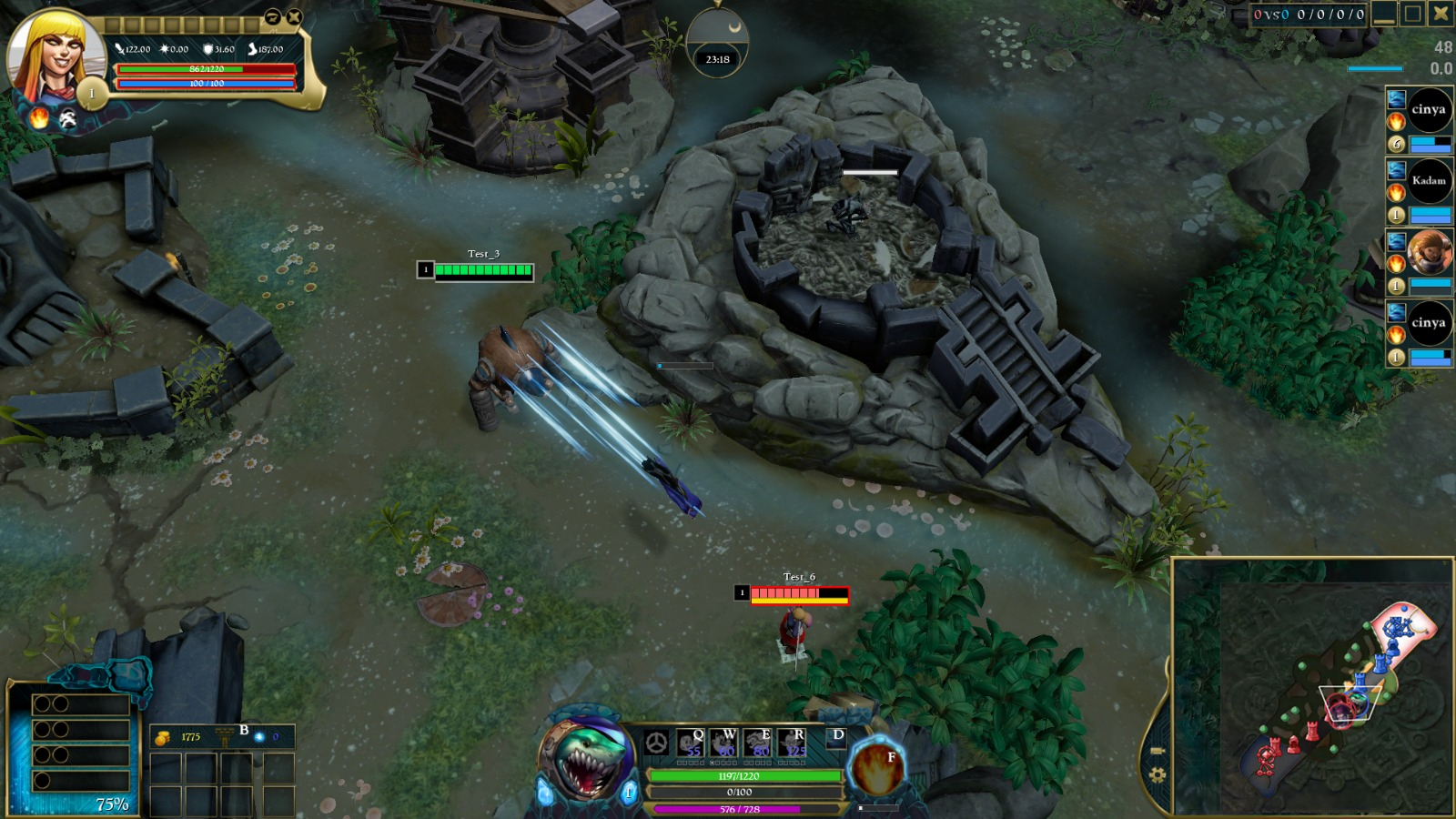Image resolution: width=1456 pixels, height=819 pixels.
Task: Minimize the game window
Action: point(1384,14)
